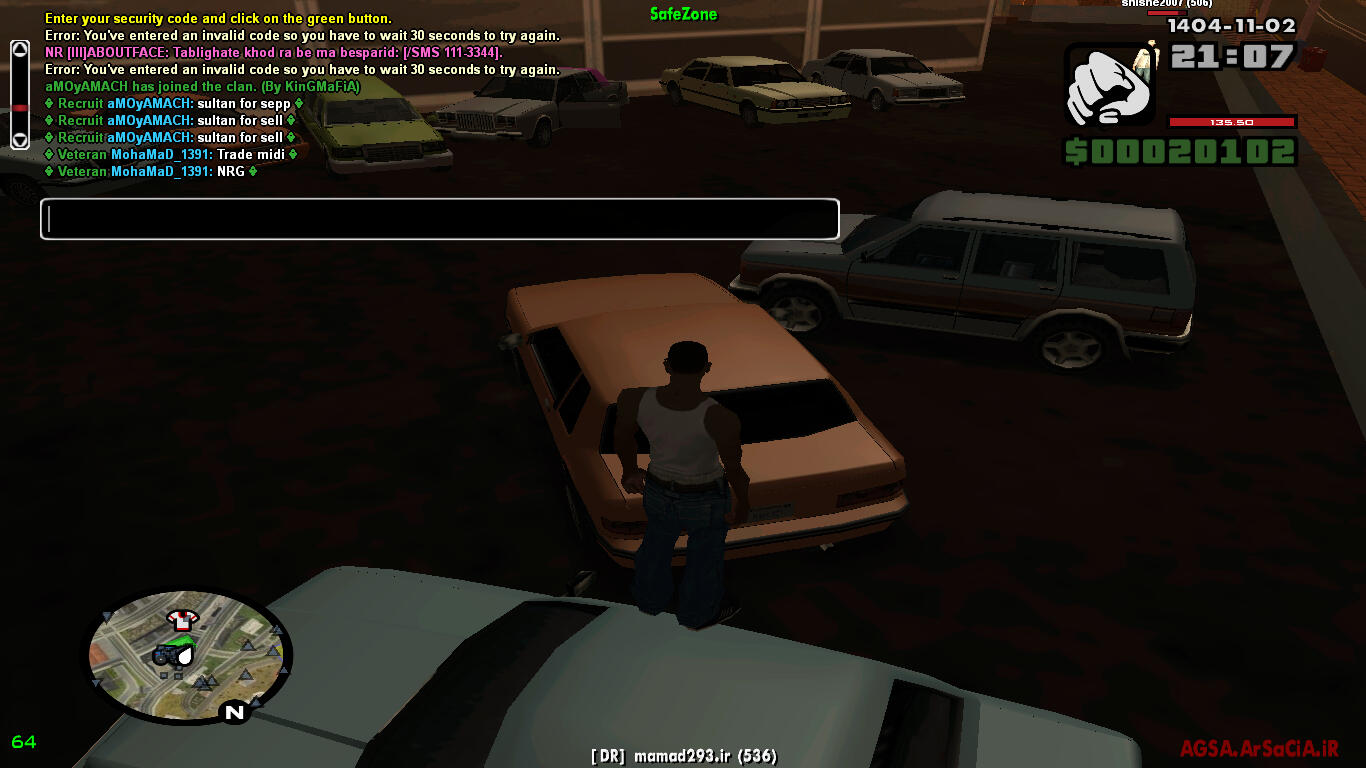Click the "aMOyAMACH has joined the clan" message
Viewport: 1366px width, 768px height.
pyautogui.click(x=202, y=87)
